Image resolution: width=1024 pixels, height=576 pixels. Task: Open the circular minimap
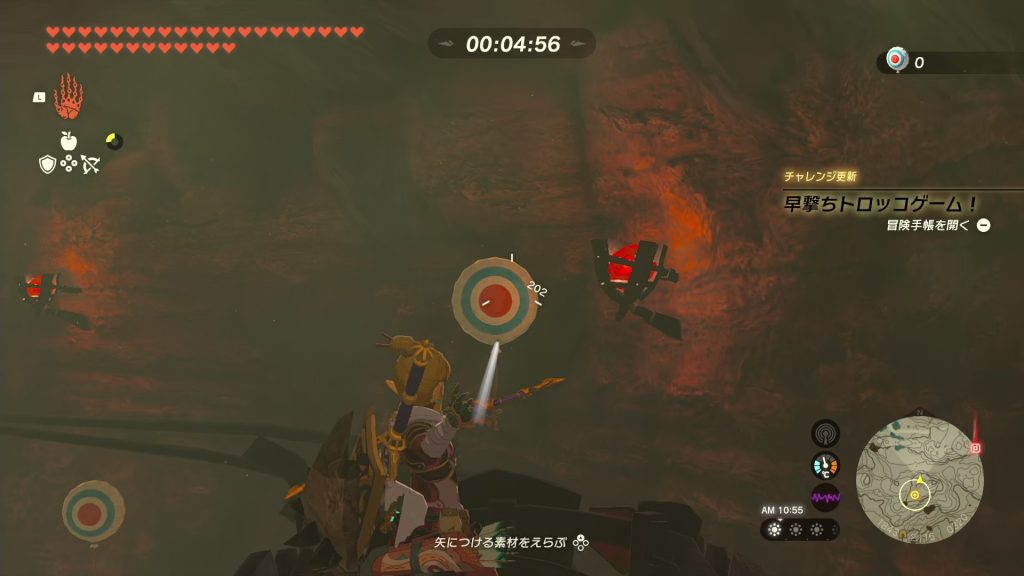click(919, 479)
